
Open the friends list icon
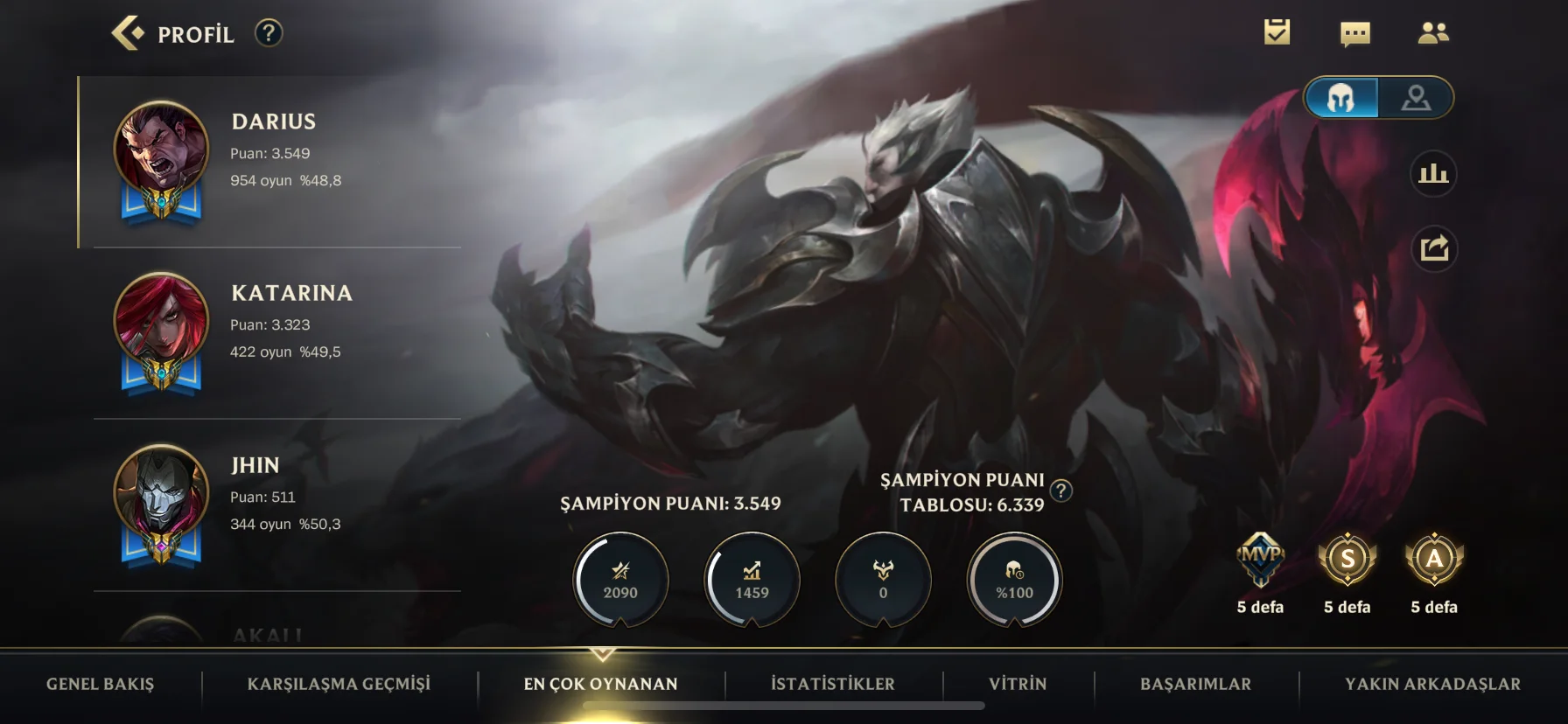click(1432, 33)
